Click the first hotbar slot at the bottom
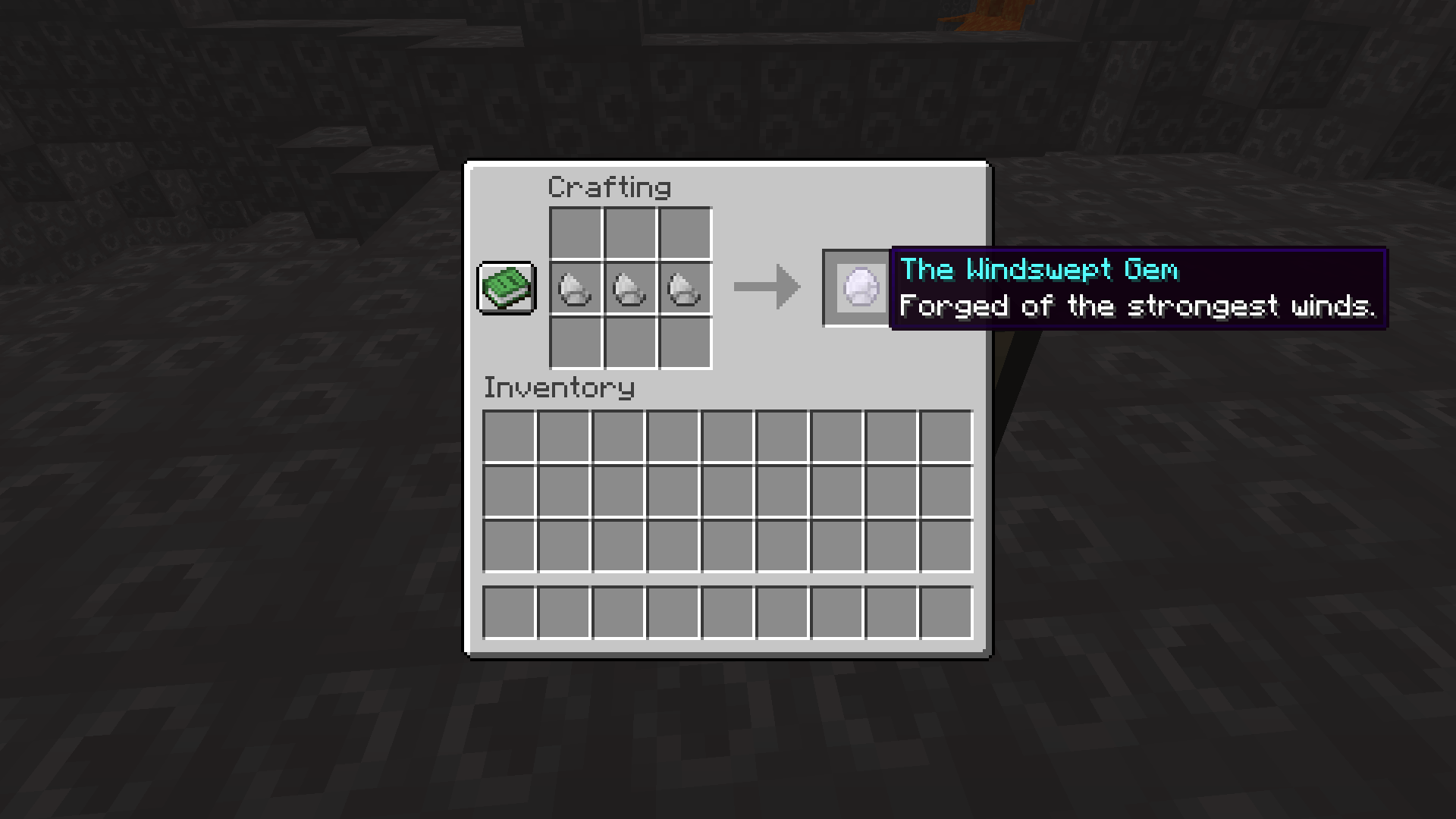The height and width of the screenshot is (819, 1456). [508, 611]
